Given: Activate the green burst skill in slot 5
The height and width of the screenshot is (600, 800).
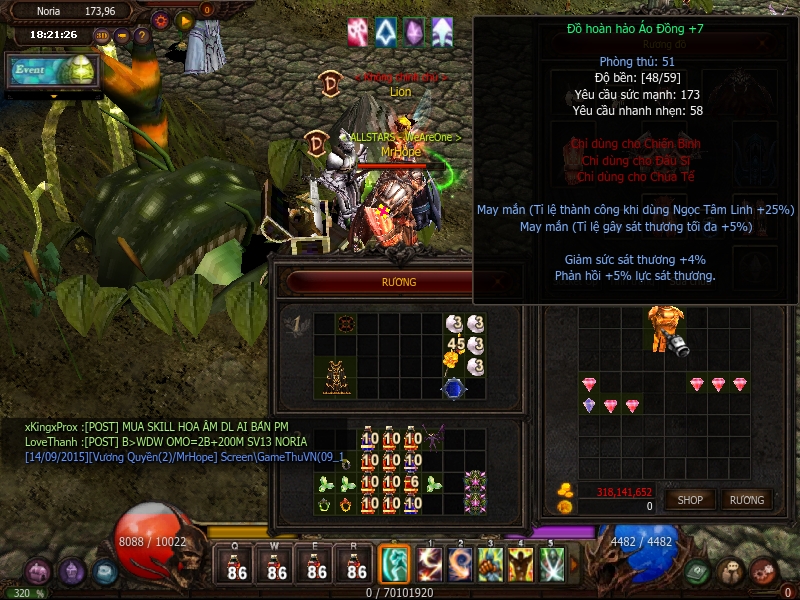Looking at the screenshot, I should pyautogui.click(x=552, y=564).
